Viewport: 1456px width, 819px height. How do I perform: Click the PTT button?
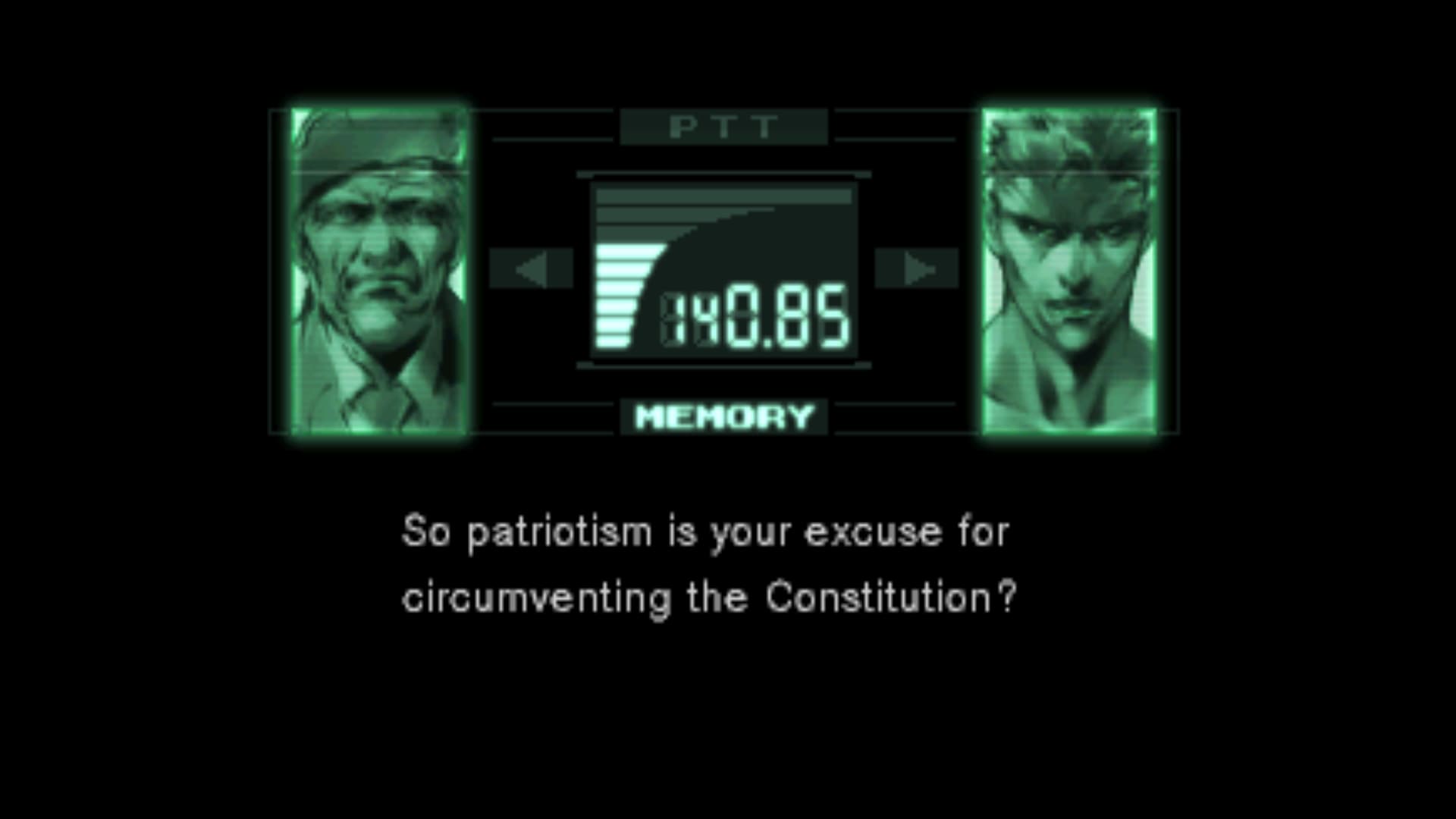click(723, 127)
